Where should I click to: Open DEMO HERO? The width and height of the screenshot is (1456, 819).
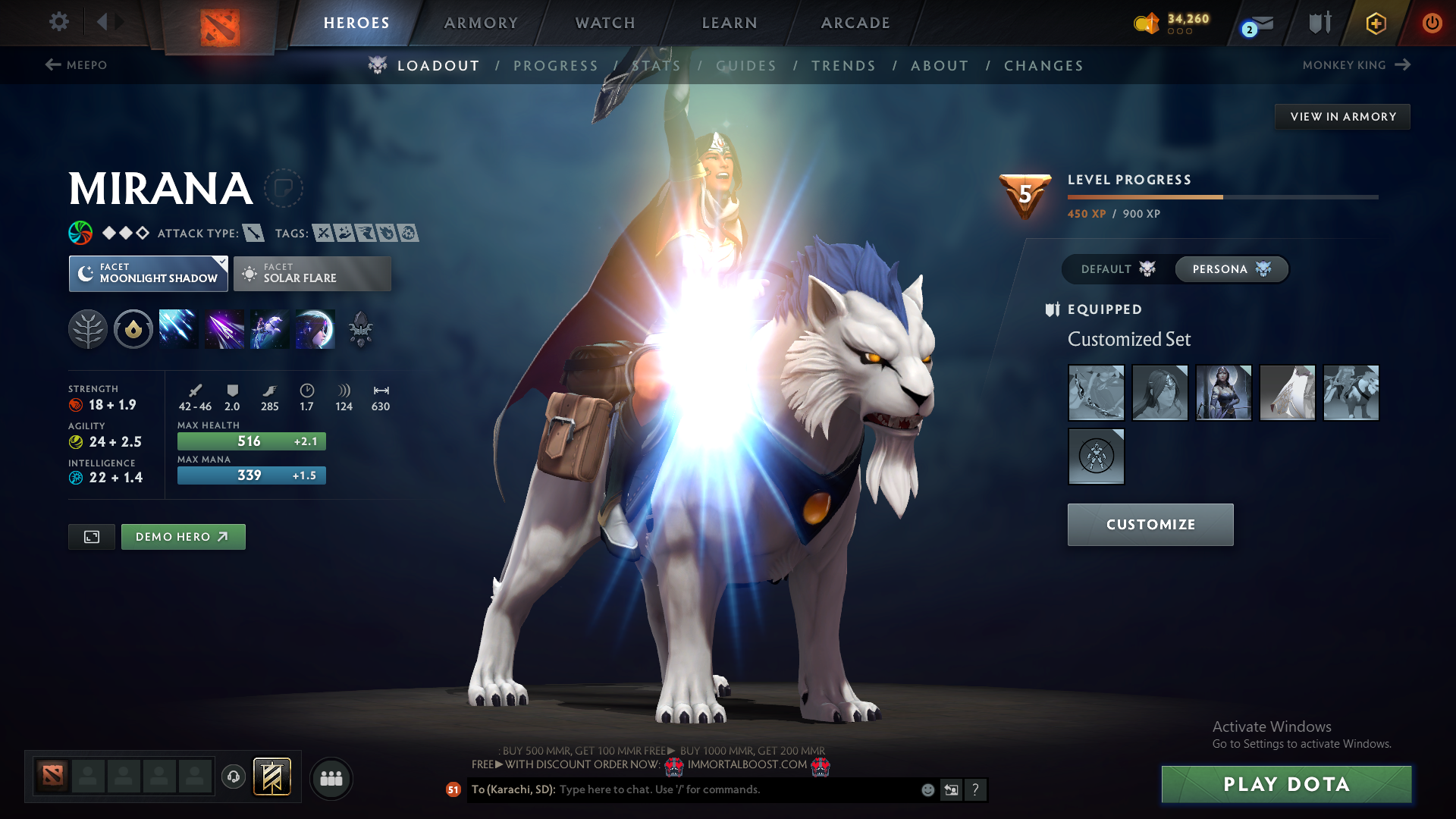[183, 536]
